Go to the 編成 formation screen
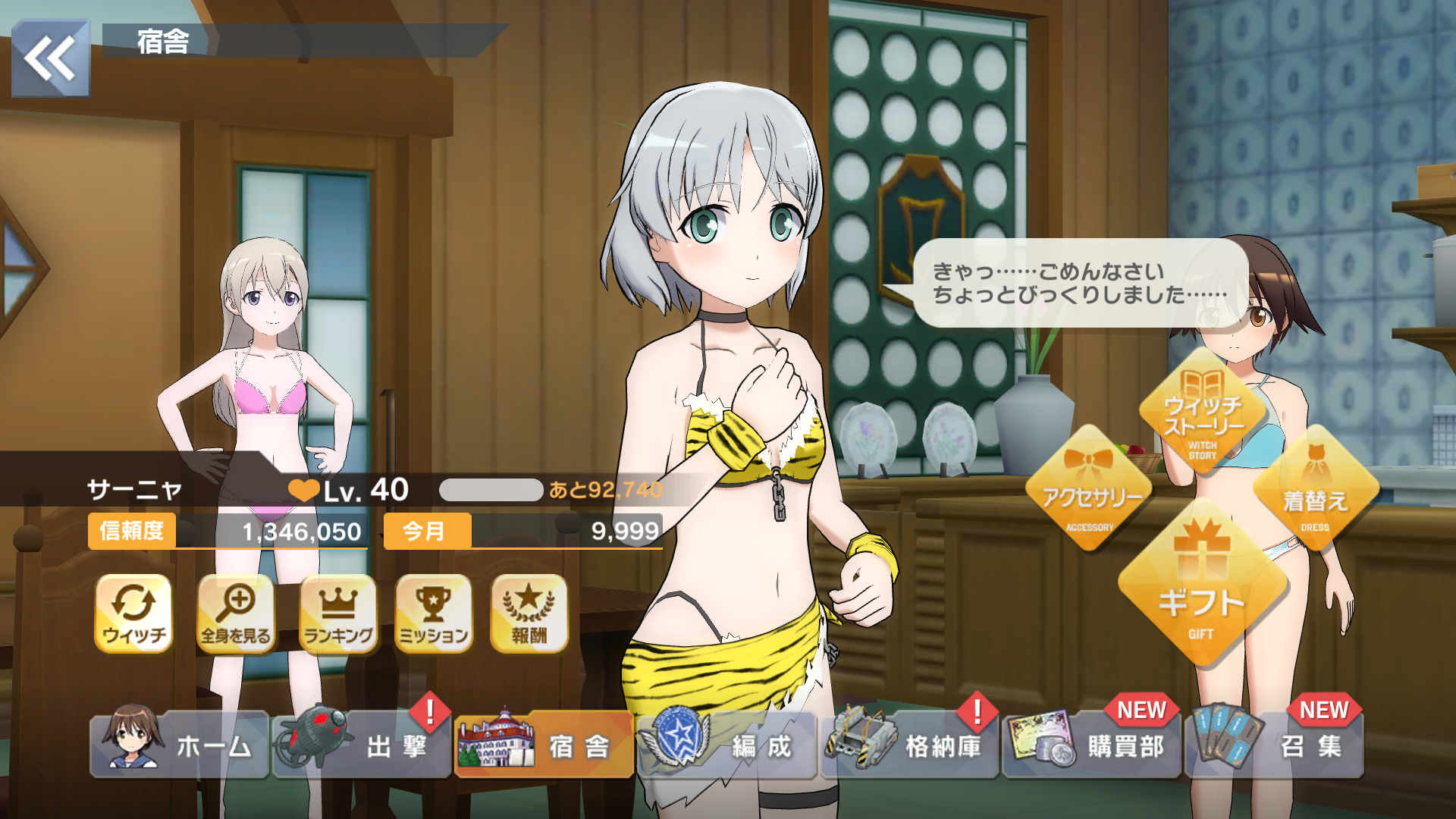 pos(726,745)
